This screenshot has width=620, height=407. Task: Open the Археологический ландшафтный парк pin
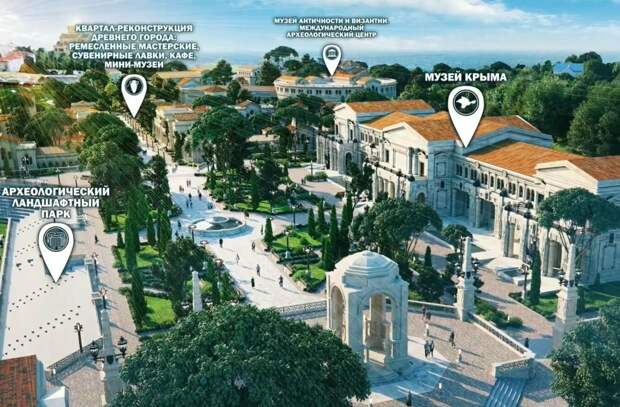56,243
